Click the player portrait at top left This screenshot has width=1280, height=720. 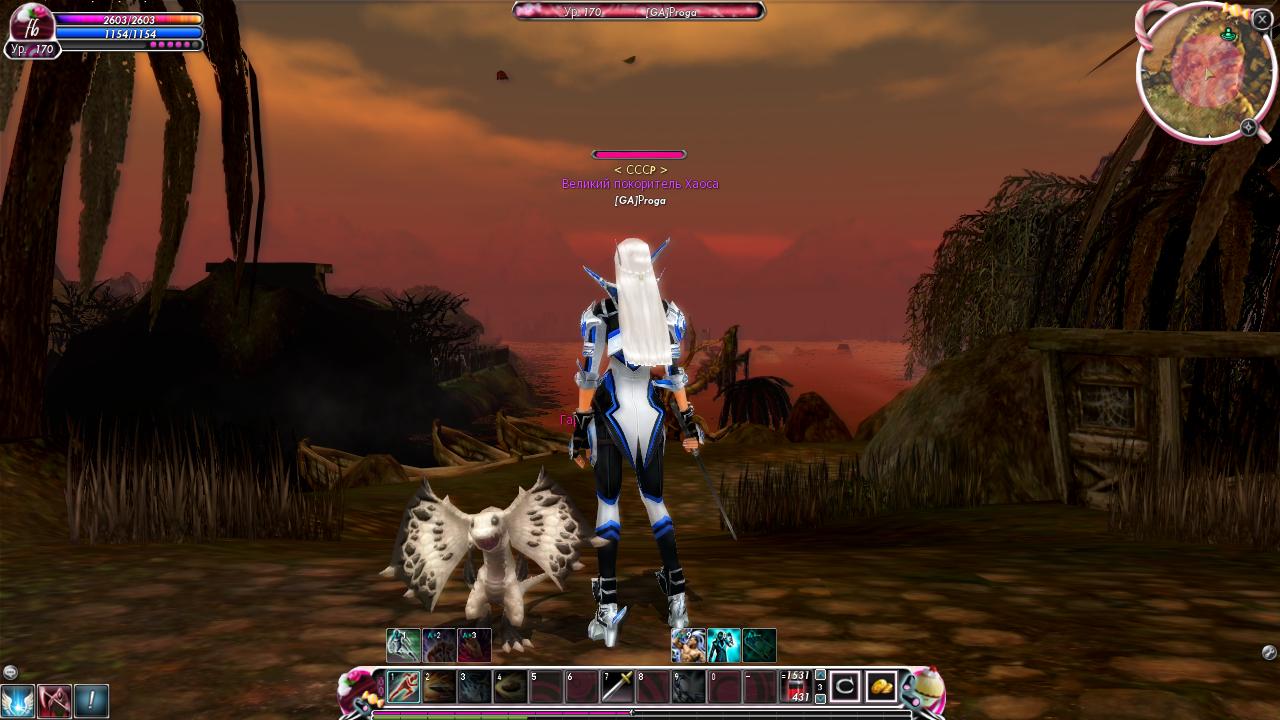click(x=31, y=24)
